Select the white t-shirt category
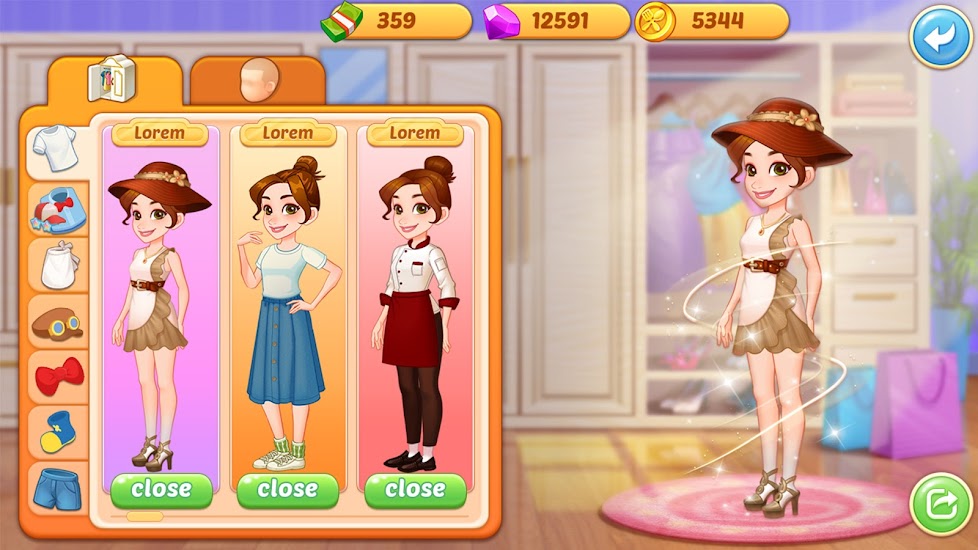This screenshot has width=978, height=550. coord(55,151)
